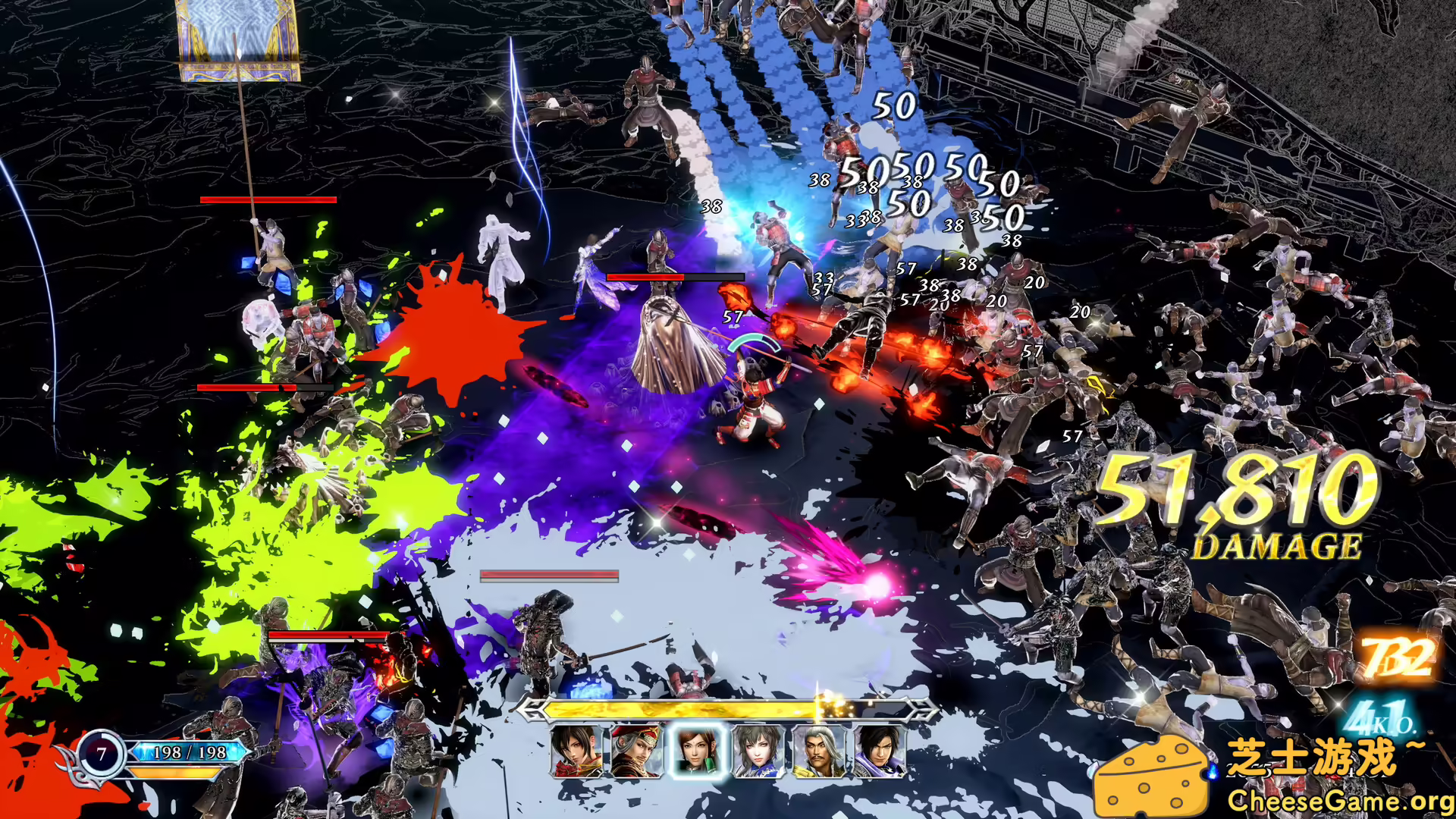Select the purple-clad swordsman portrait
This screenshot has width=1456, height=819.
tap(883, 751)
